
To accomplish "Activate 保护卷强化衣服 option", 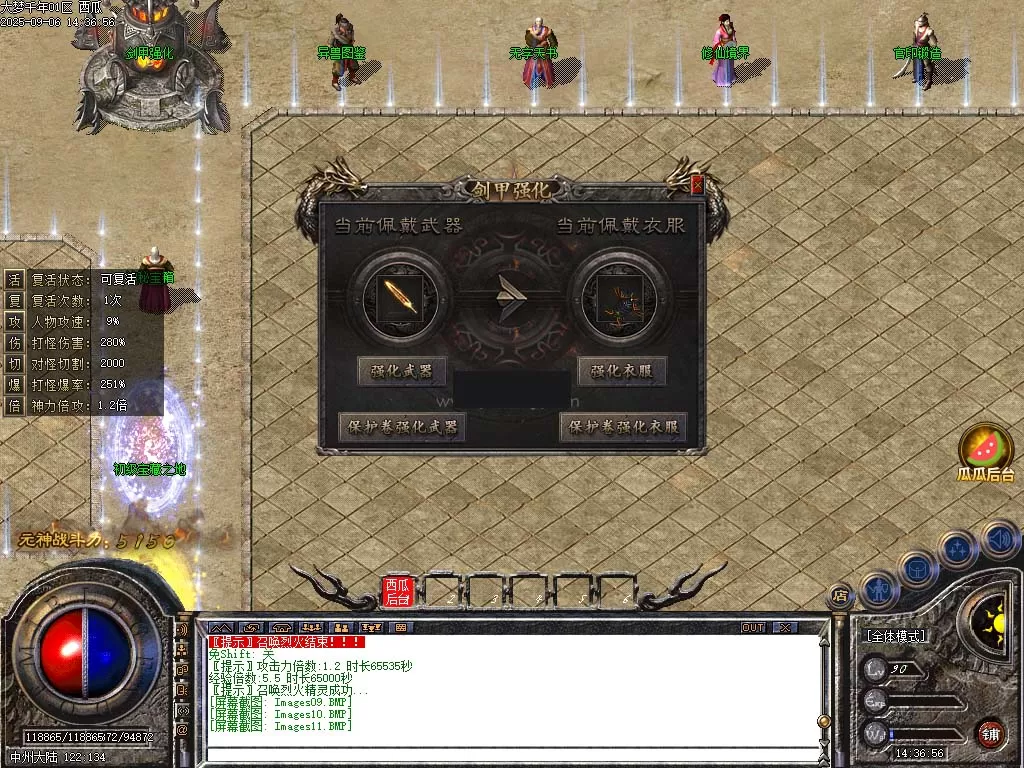I will pos(623,427).
